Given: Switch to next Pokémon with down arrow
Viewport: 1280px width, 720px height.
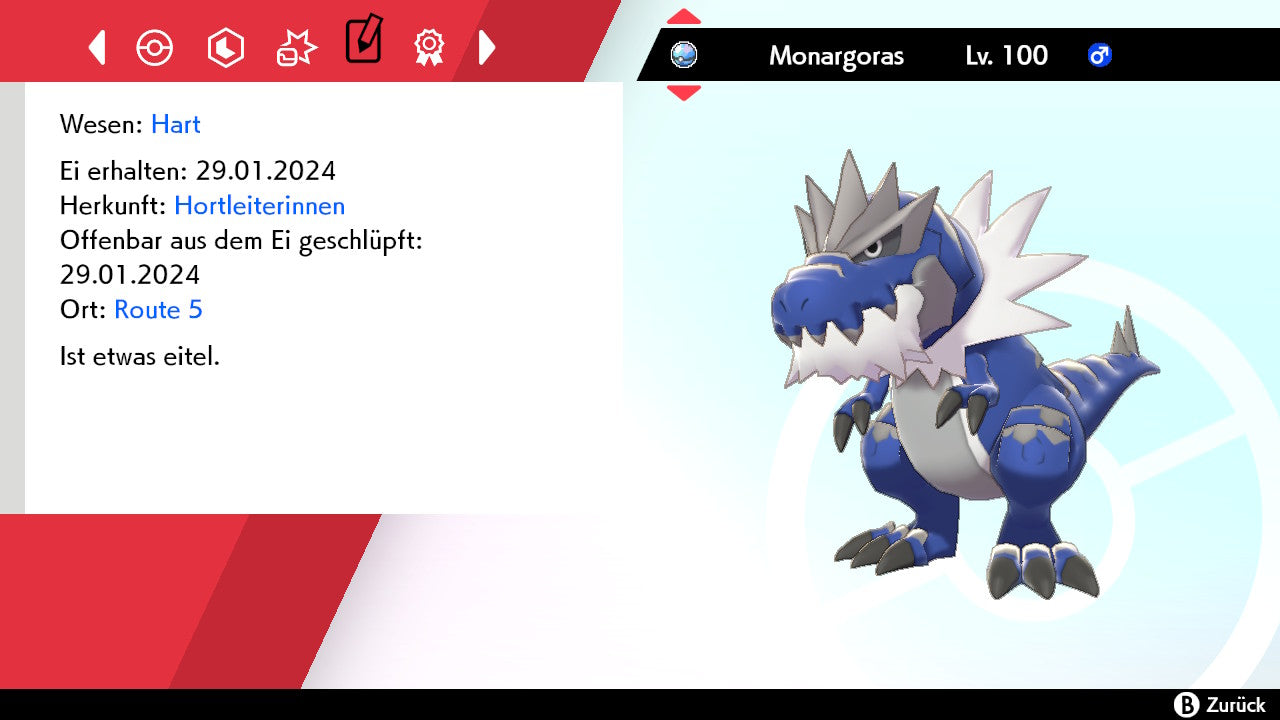Looking at the screenshot, I should point(684,93).
